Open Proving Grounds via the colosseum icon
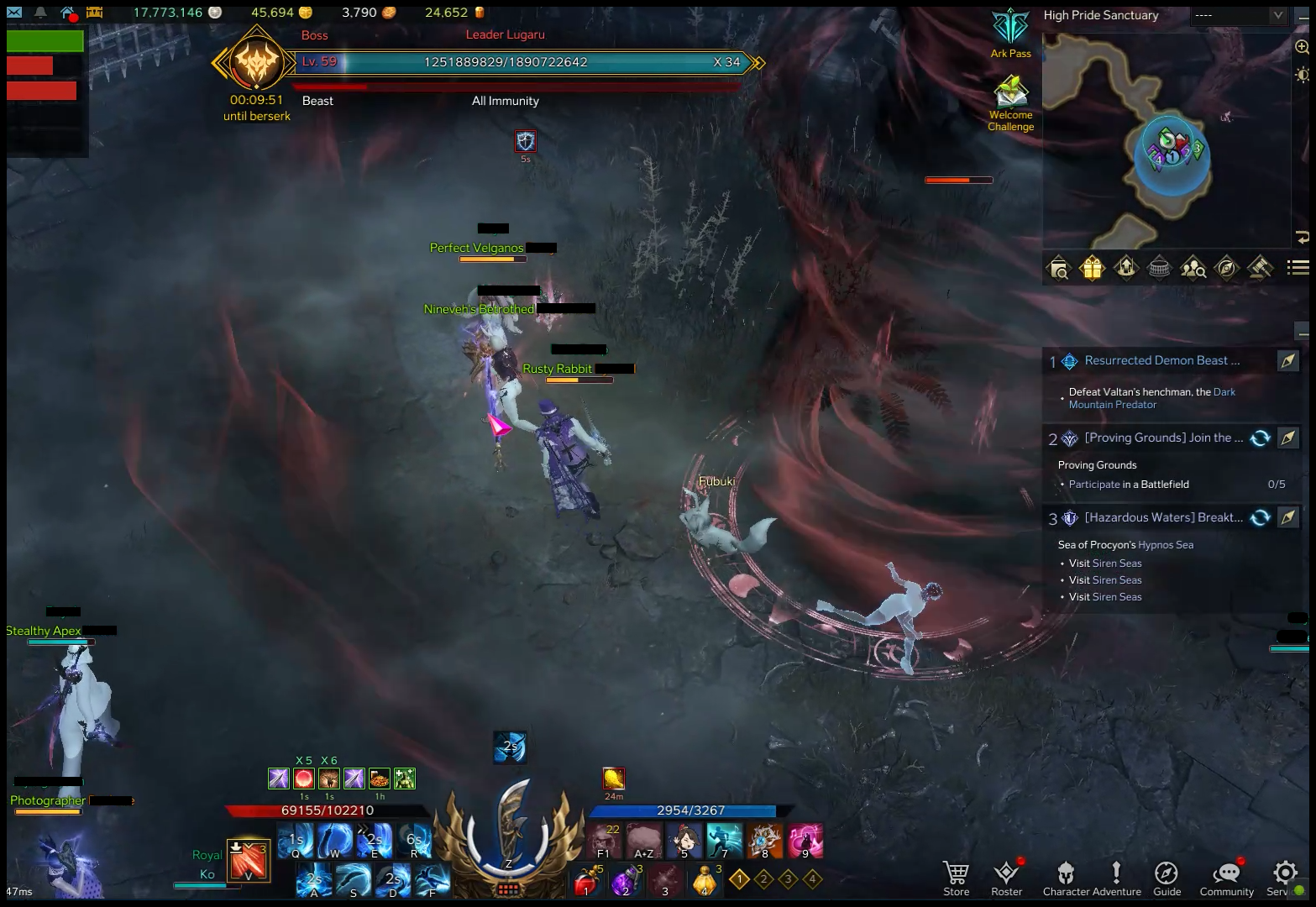Image resolution: width=1316 pixels, height=907 pixels. coord(1158,268)
